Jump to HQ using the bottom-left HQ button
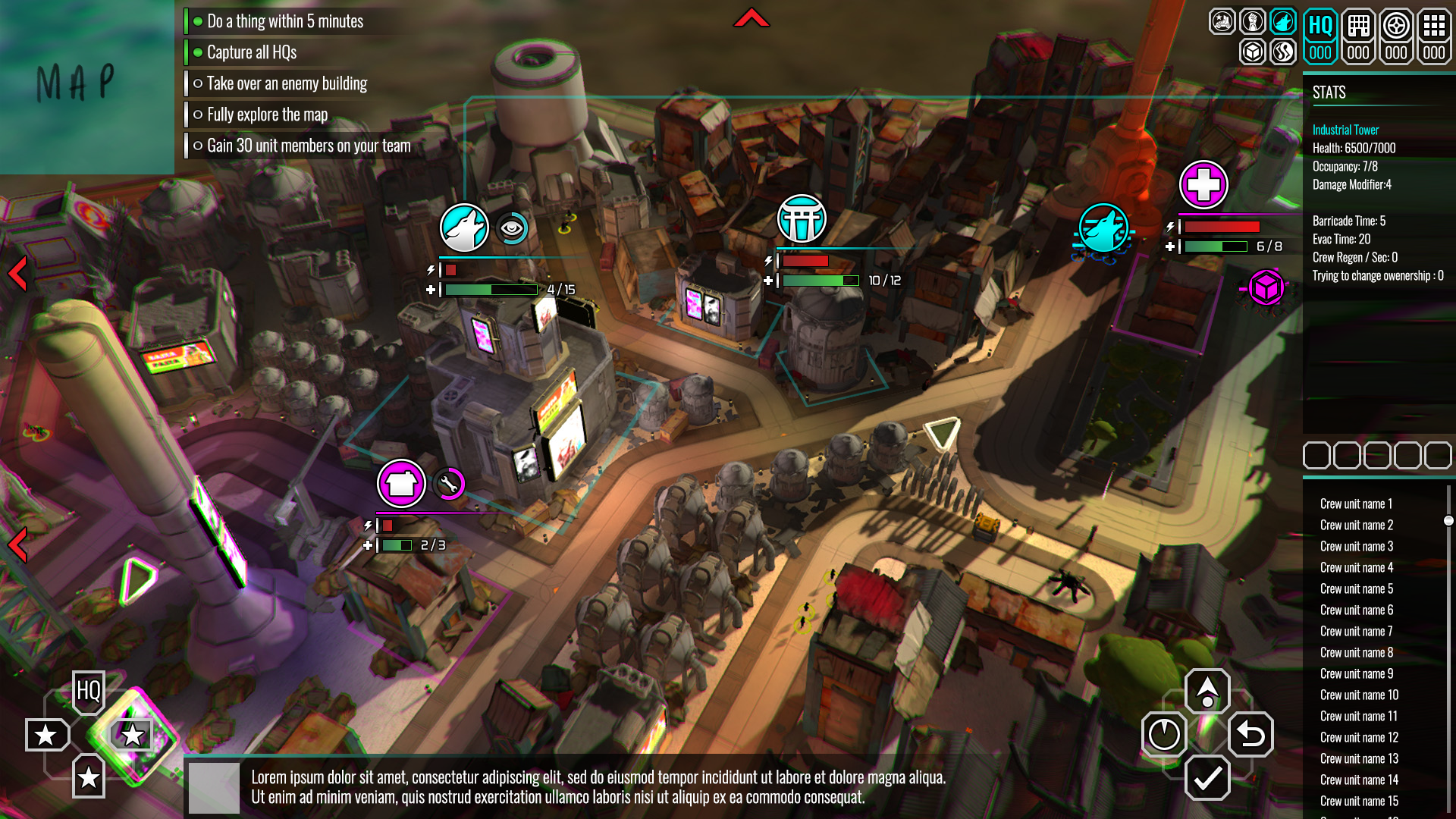The image size is (1456, 819). click(89, 691)
